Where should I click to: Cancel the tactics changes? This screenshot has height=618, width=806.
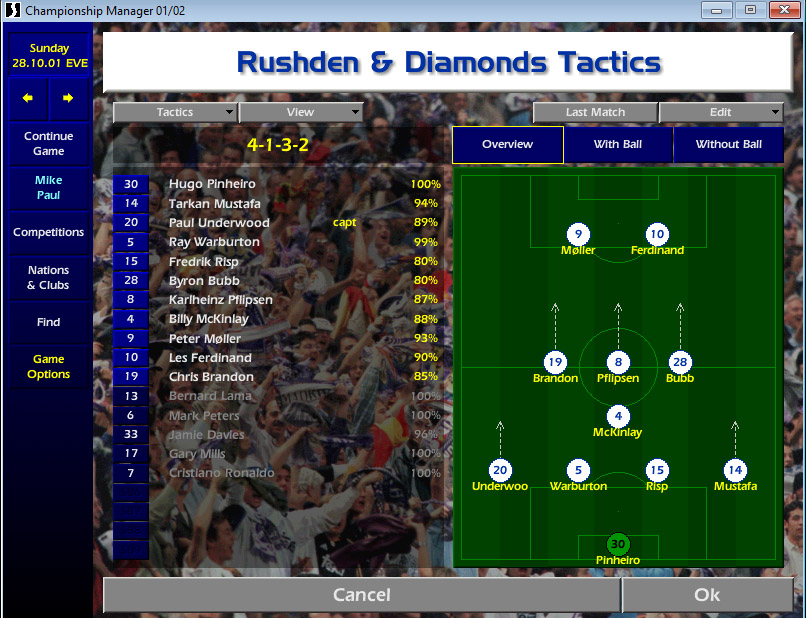tap(361, 595)
